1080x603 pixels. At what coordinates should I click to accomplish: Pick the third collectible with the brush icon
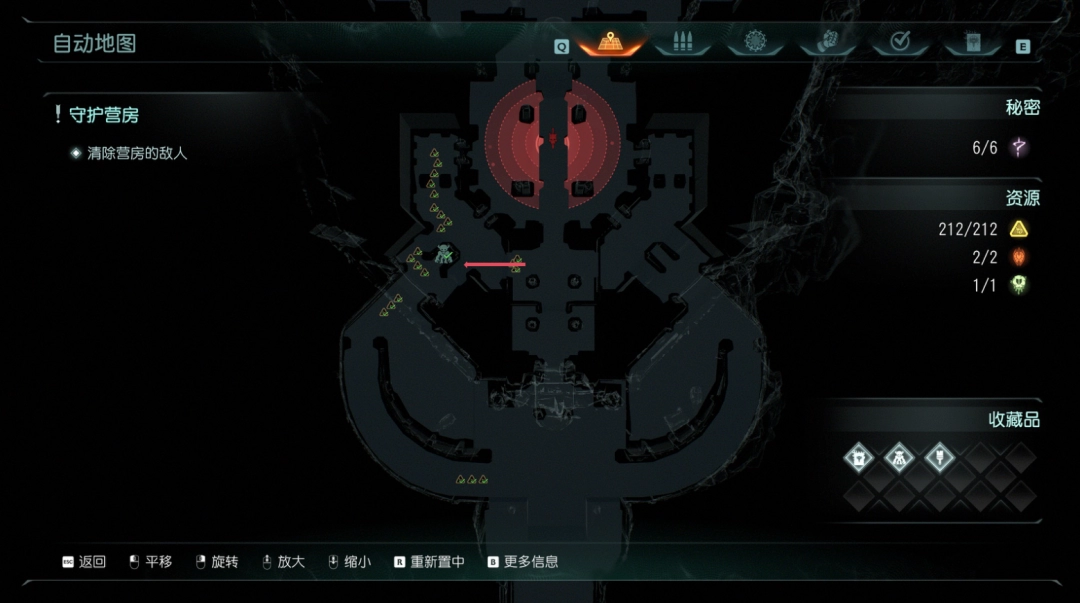click(939, 459)
